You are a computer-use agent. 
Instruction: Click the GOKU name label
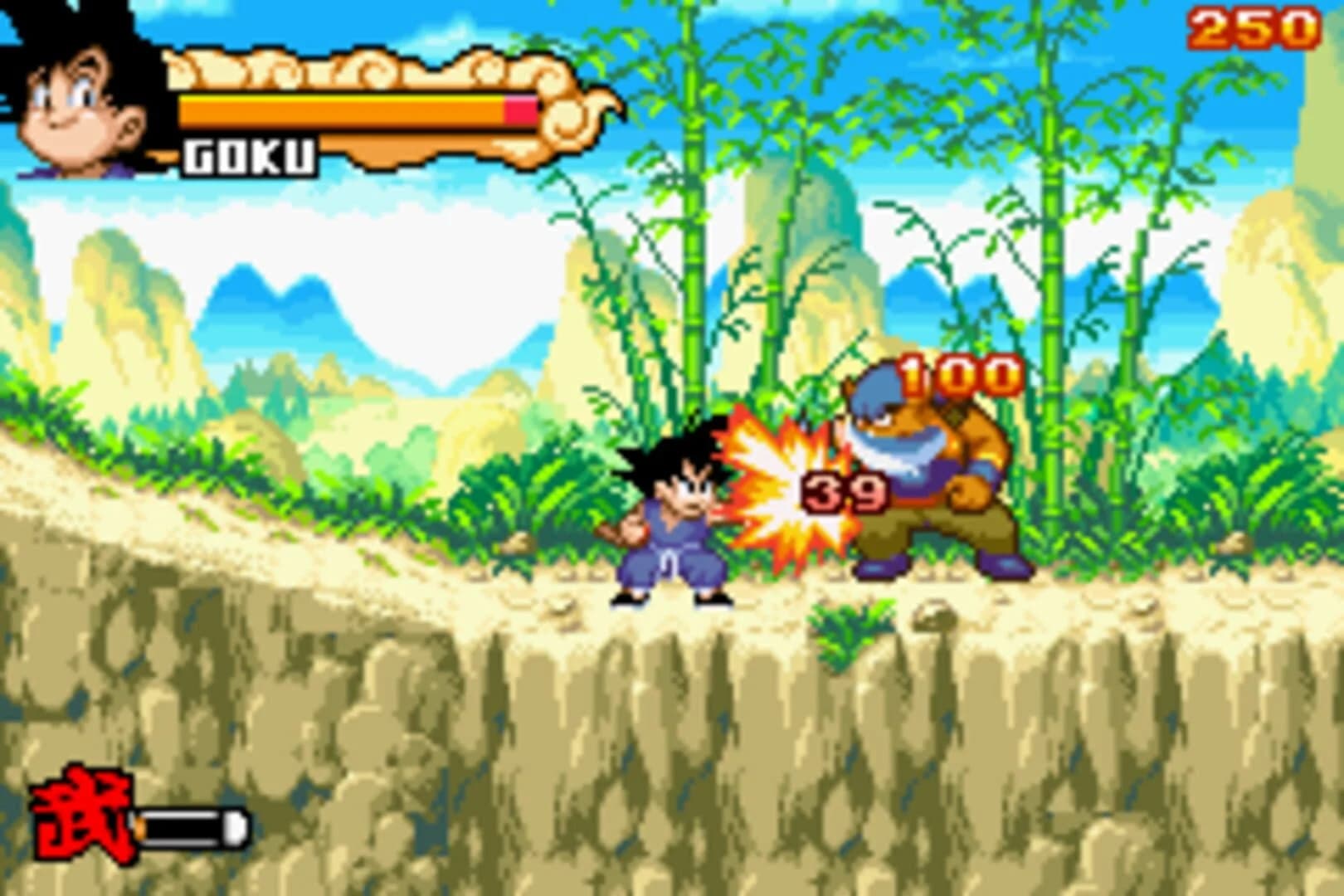(x=249, y=153)
